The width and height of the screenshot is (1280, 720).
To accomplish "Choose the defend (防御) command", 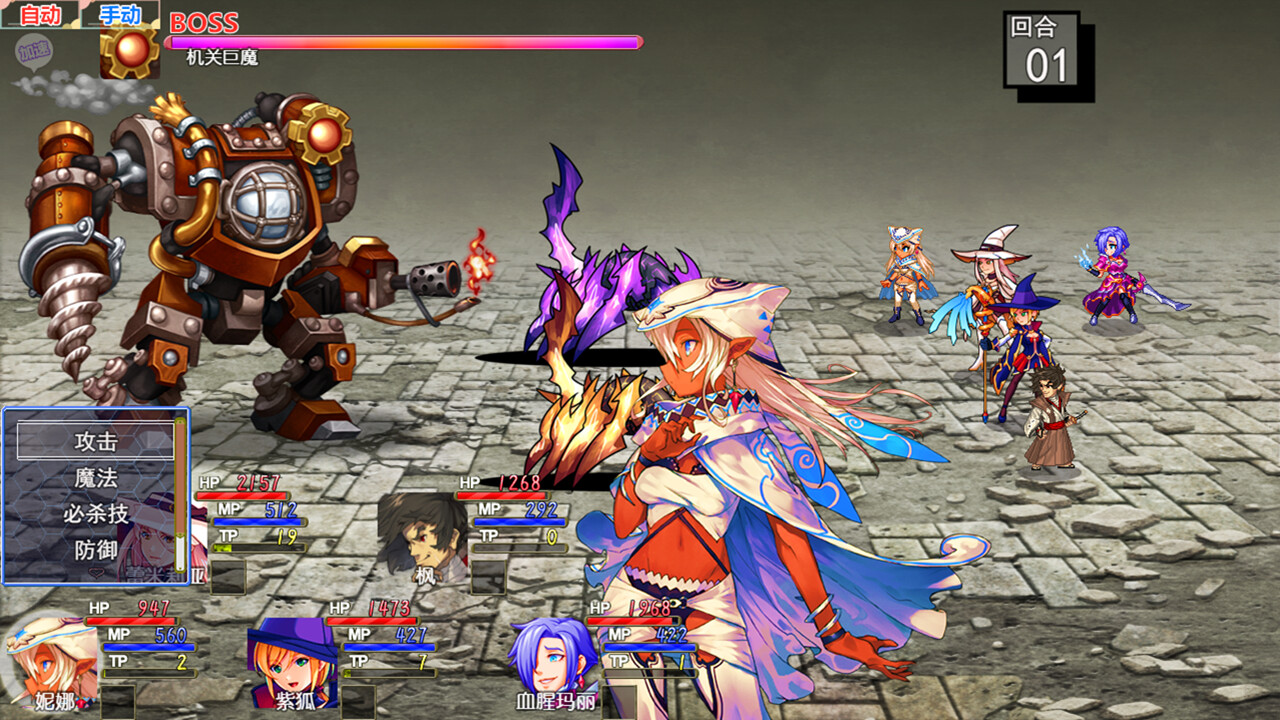I will tap(96, 550).
